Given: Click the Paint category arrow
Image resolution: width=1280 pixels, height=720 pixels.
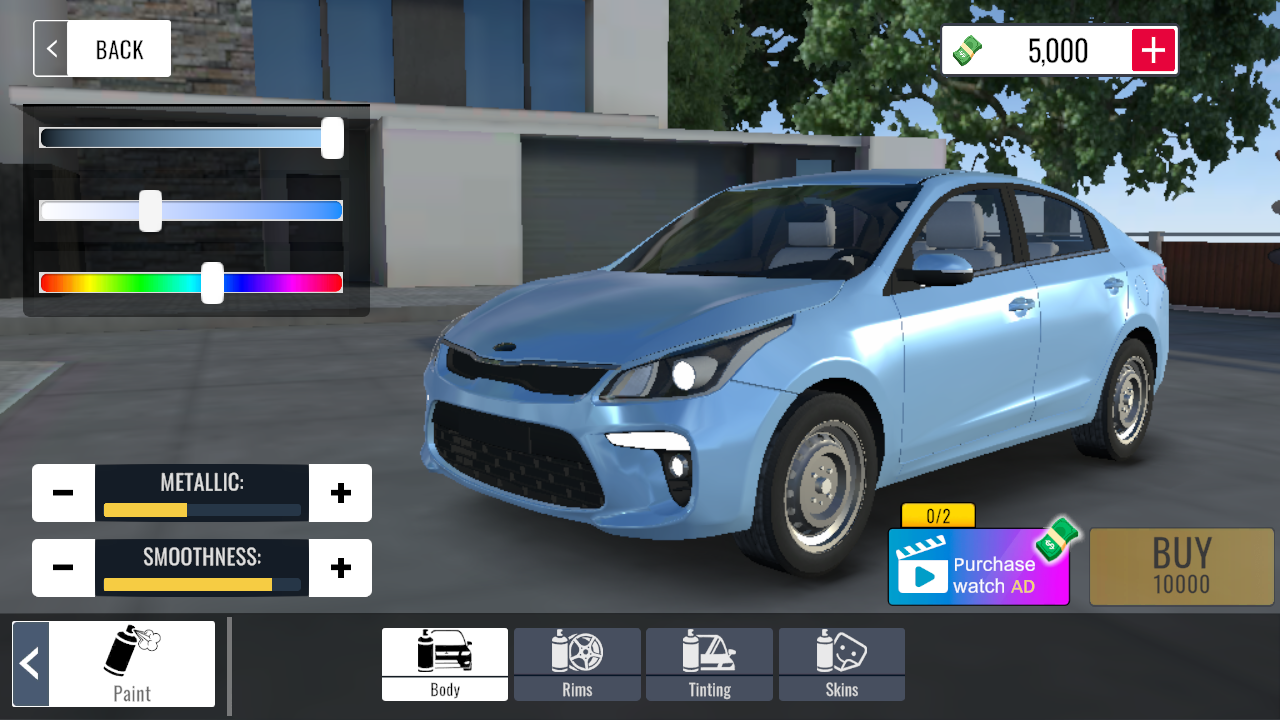Looking at the screenshot, I should tap(31, 664).
